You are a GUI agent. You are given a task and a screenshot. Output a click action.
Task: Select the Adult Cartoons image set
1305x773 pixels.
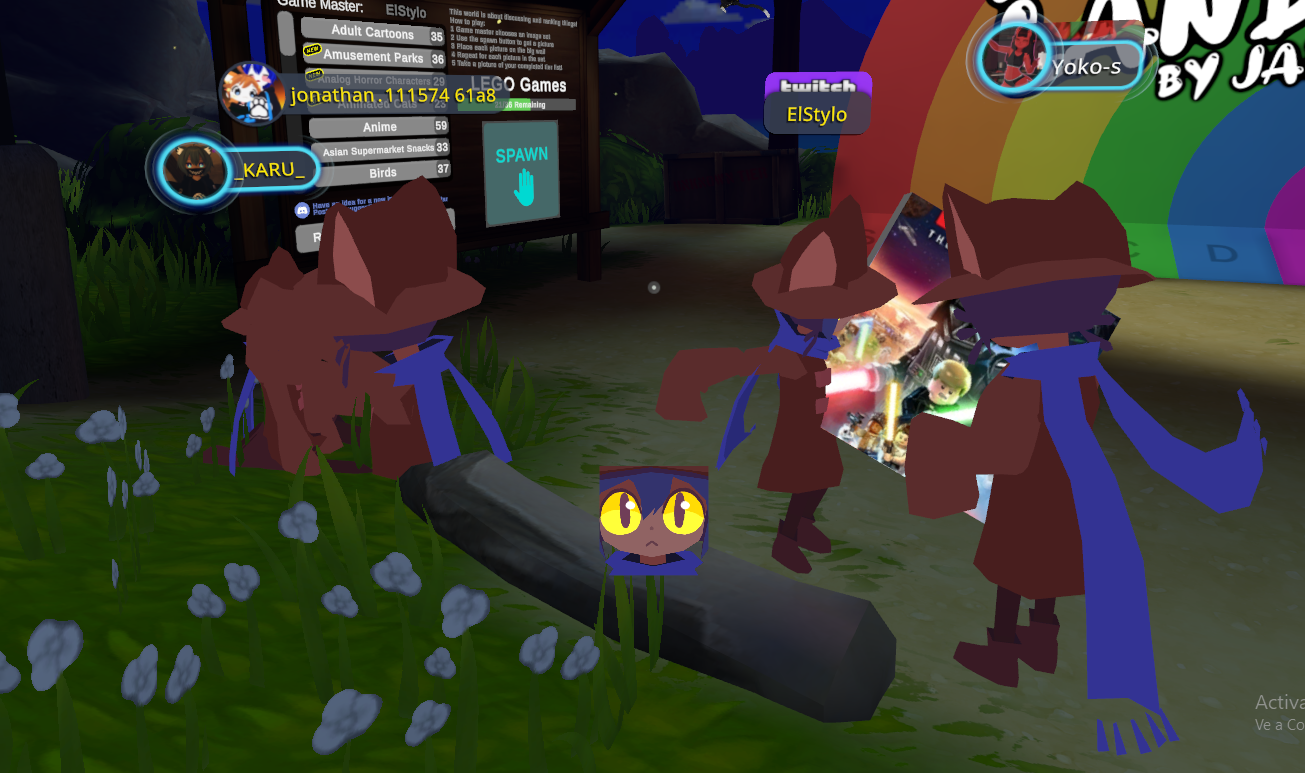point(372,32)
